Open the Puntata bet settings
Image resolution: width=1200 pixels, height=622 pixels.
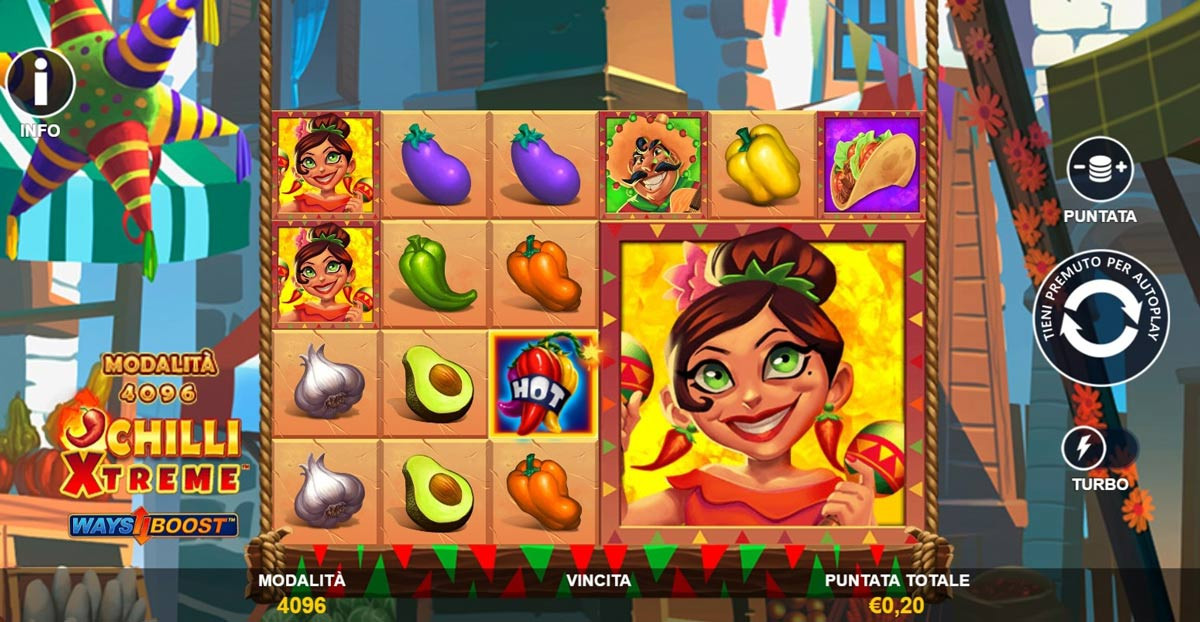(1099, 170)
